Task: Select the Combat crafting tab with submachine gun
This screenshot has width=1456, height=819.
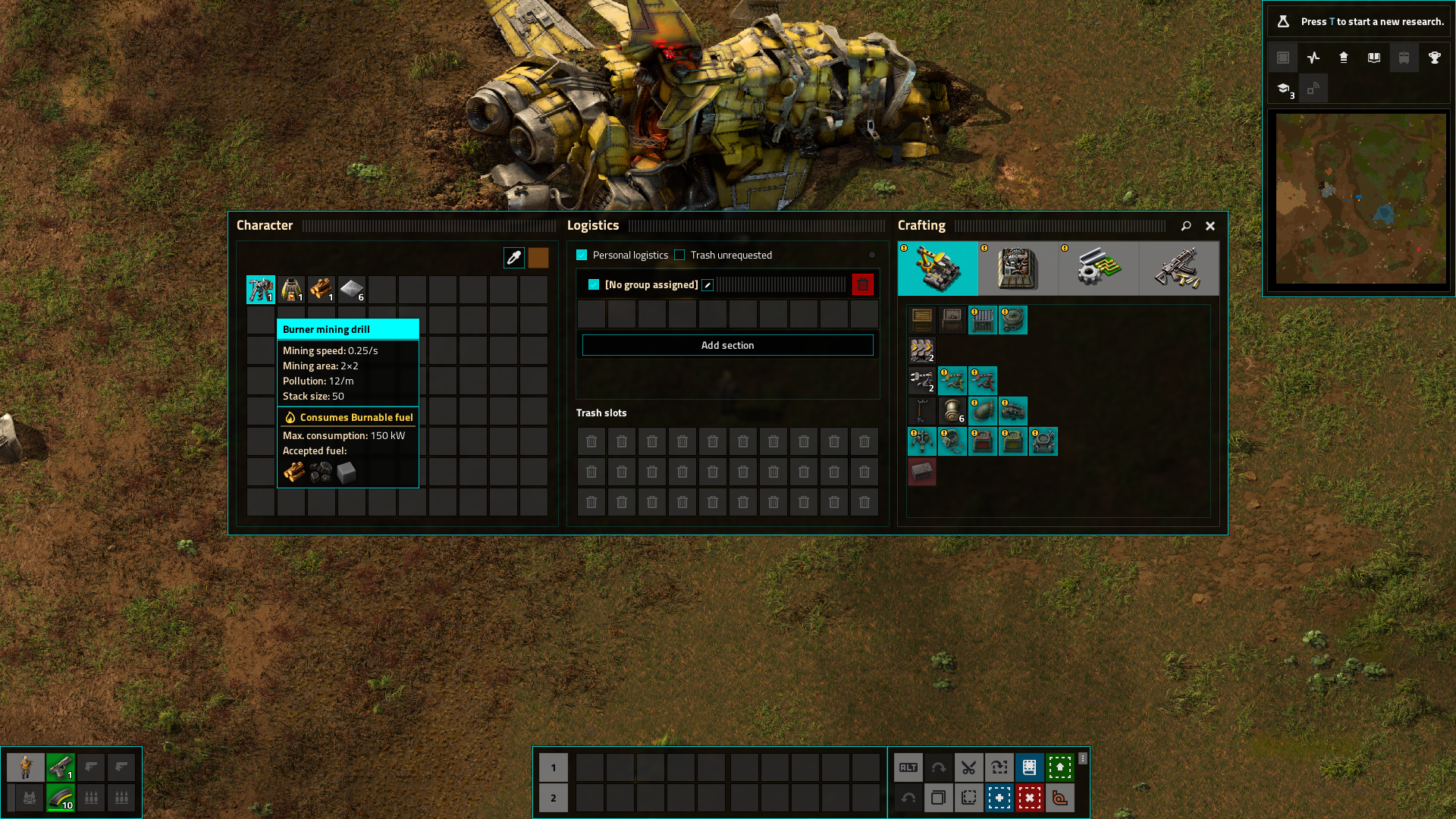Action: (x=1178, y=268)
